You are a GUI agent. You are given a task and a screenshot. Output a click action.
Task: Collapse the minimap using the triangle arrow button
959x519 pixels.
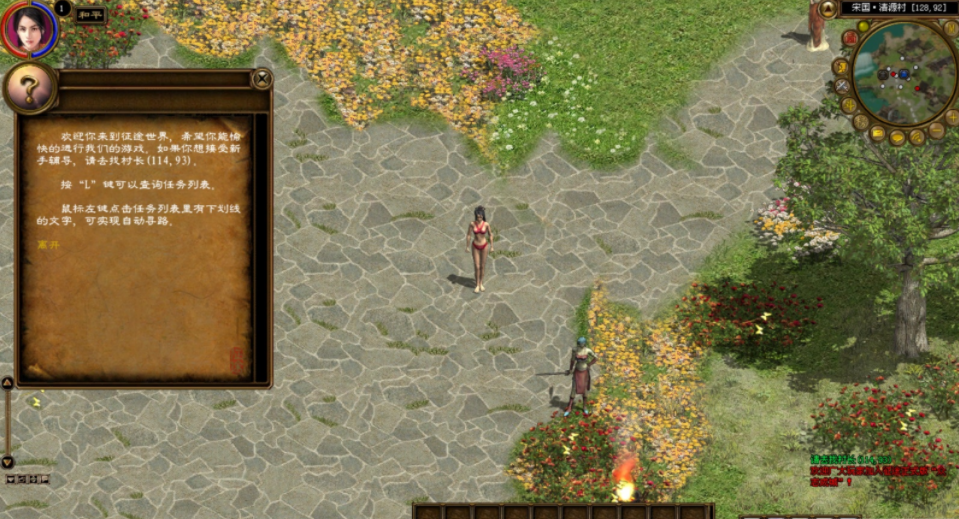point(828,10)
